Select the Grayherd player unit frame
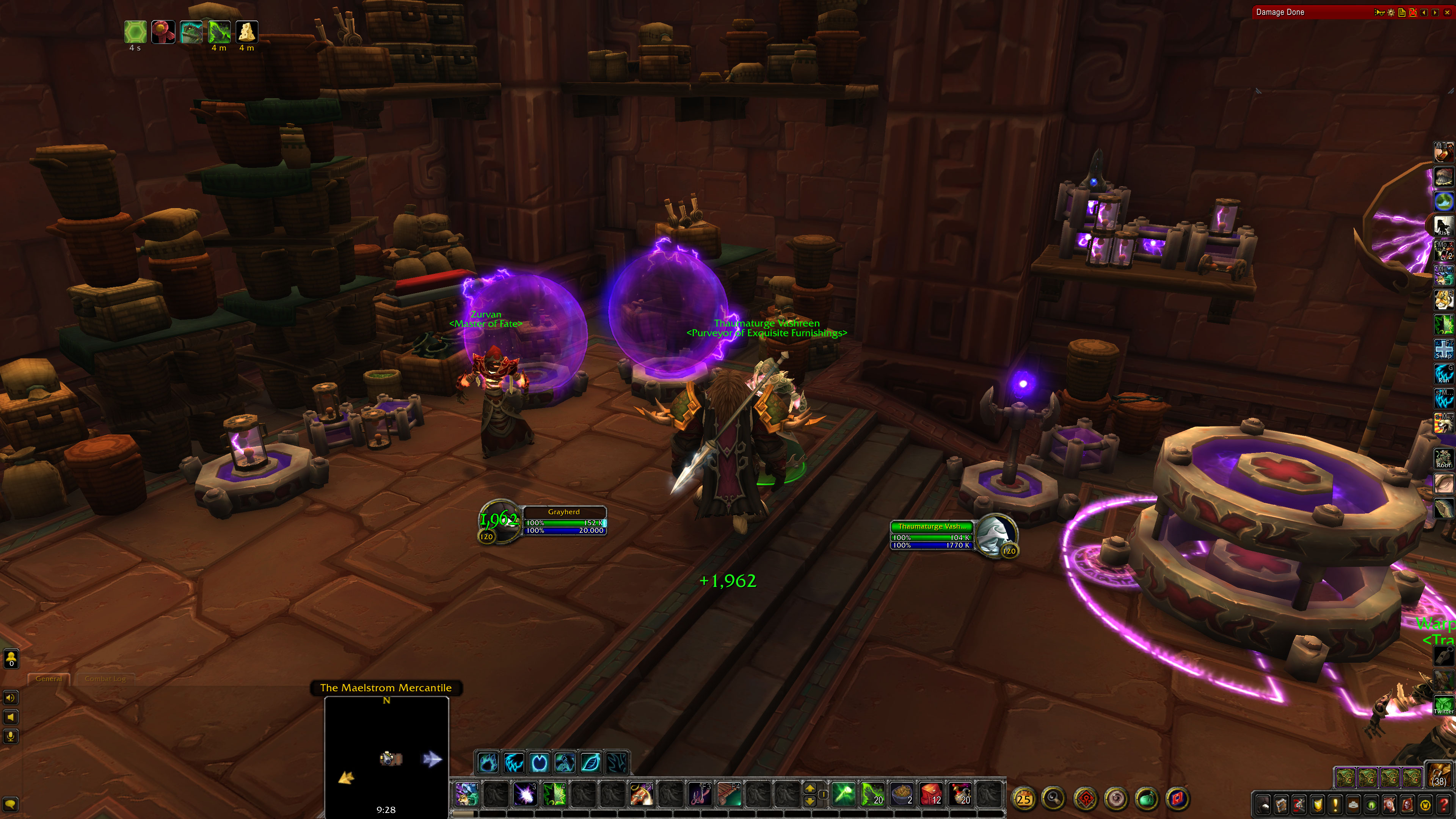1456x819 pixels. pyautogui.click(x=563, y=521)
